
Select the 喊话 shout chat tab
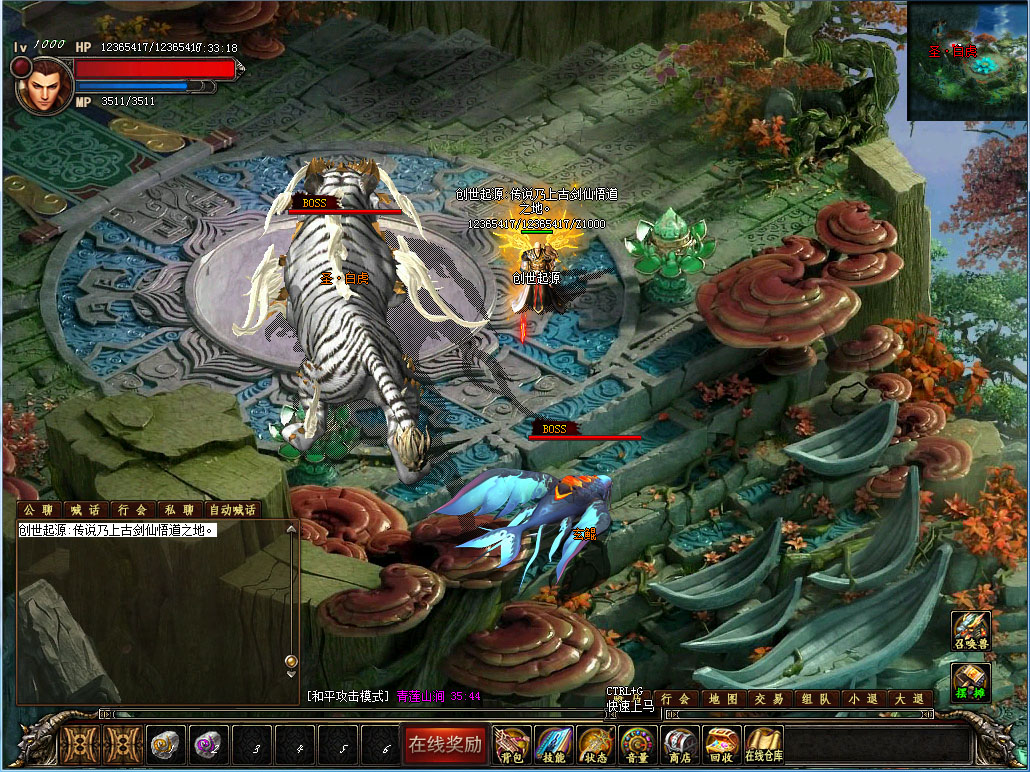(85, 510)
